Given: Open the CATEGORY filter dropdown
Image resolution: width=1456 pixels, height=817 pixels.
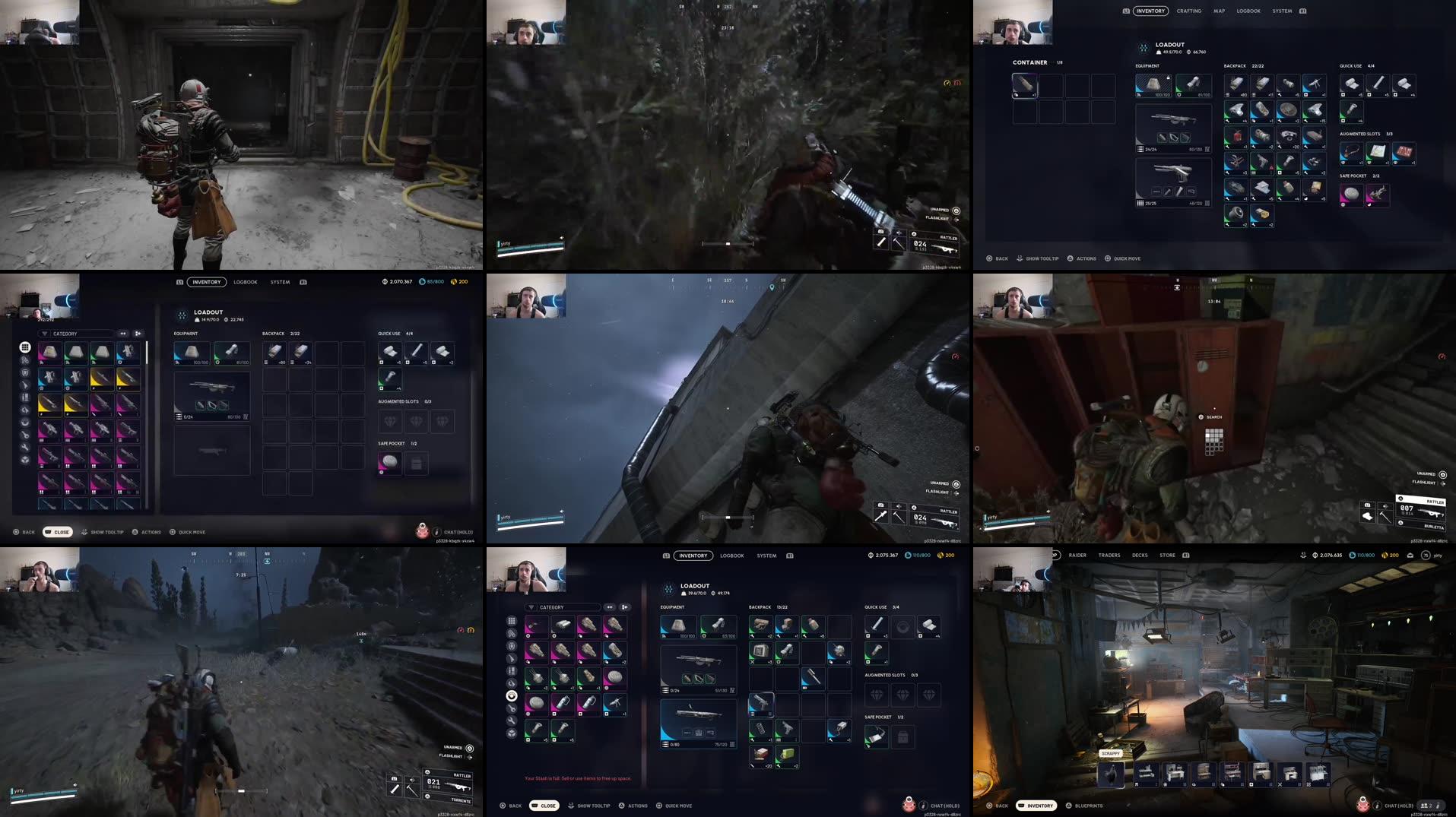Looking at the screenshot, I should [76, 334].
